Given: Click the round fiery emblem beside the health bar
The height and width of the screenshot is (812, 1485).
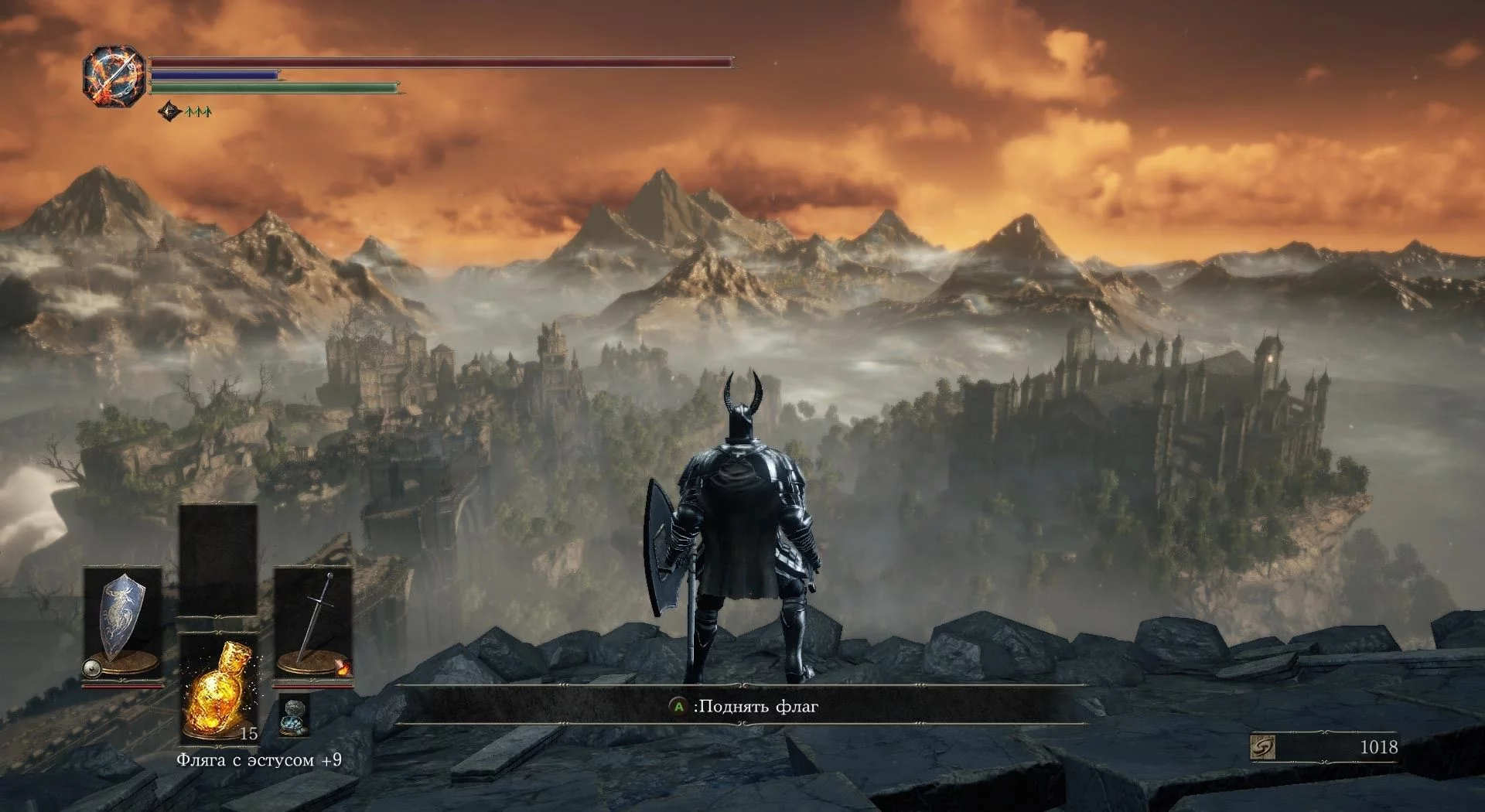Looking at the screenshot, I should tap(114, 77).
